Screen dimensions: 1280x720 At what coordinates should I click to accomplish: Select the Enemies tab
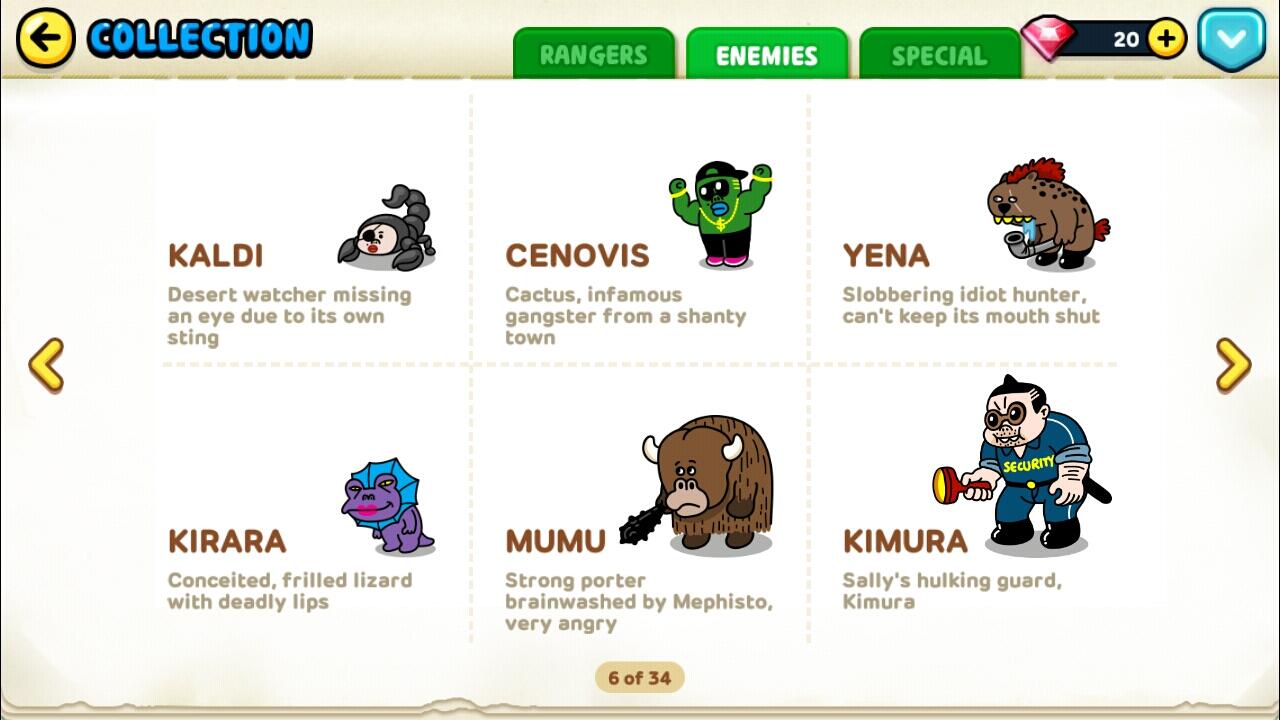(767, 55)
